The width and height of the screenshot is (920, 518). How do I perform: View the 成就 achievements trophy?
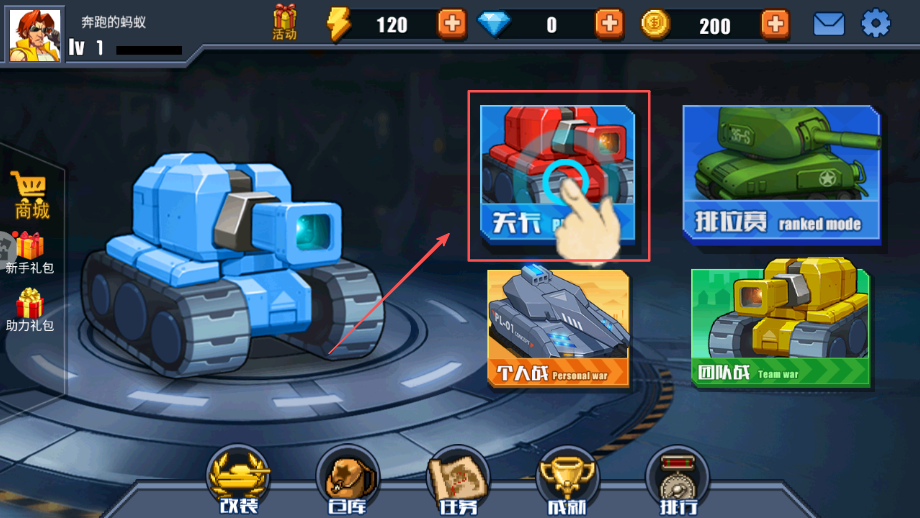[567, 480]
